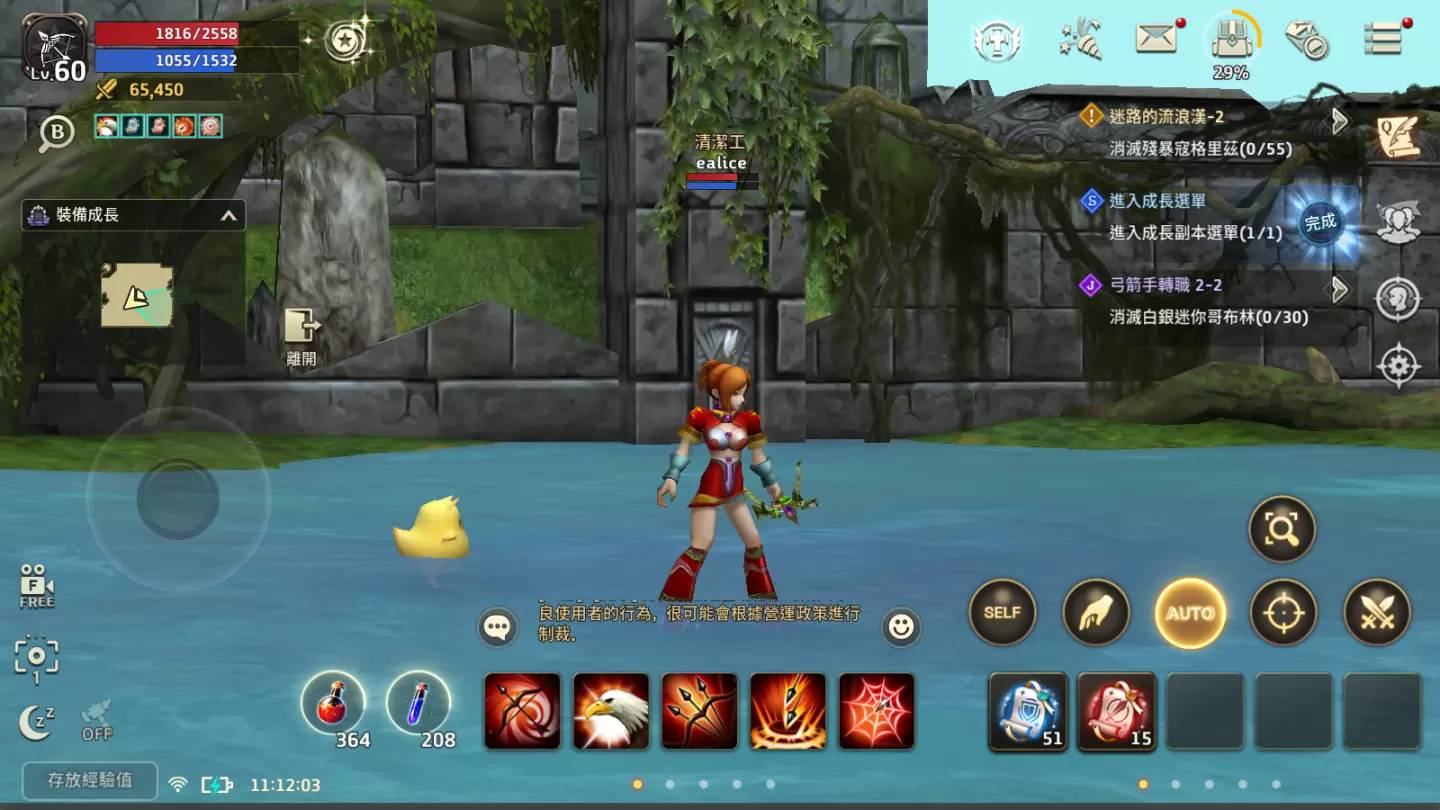Use the red health potion

[x=333, y=702]
